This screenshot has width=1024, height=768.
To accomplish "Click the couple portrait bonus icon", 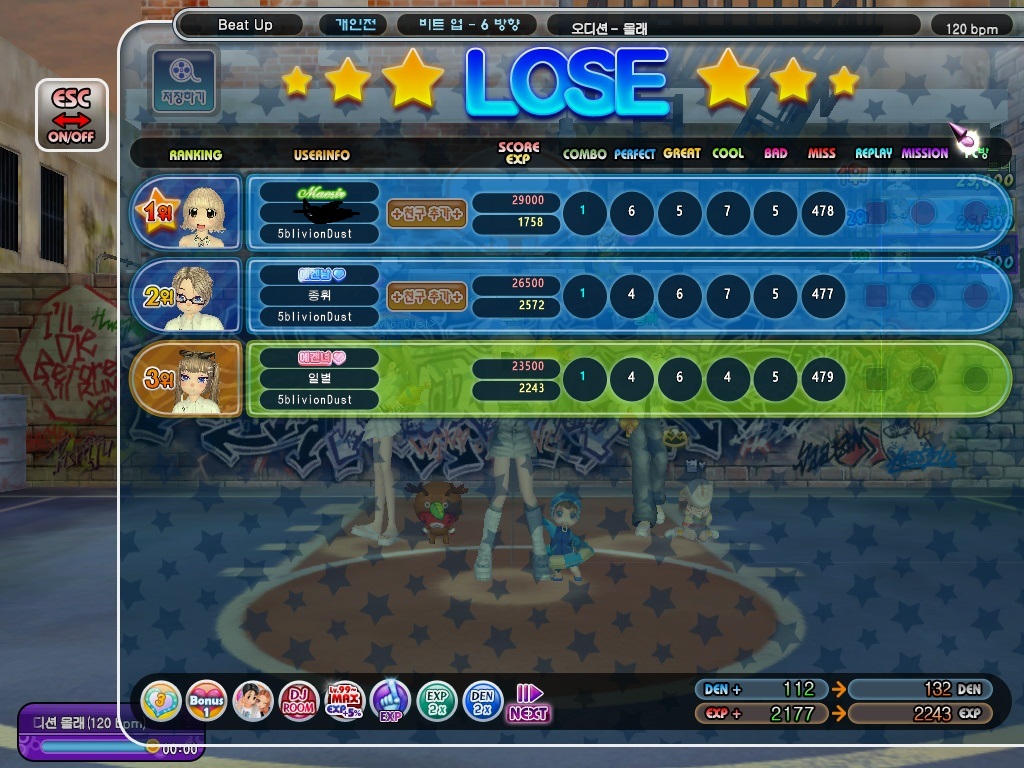I will (252, 701).
